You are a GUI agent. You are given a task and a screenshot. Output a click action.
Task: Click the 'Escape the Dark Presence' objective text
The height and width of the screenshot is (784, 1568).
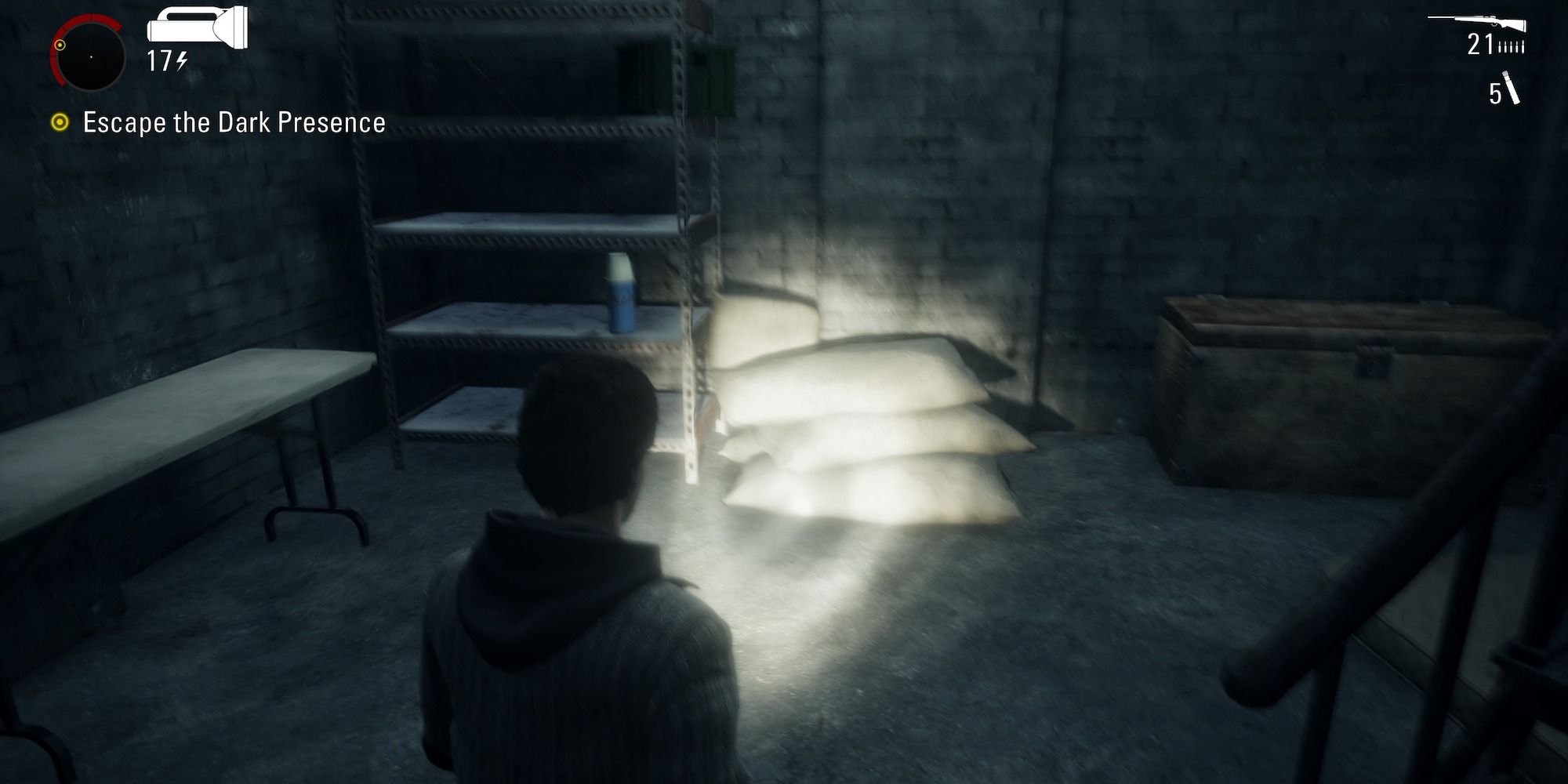point(231,122)
